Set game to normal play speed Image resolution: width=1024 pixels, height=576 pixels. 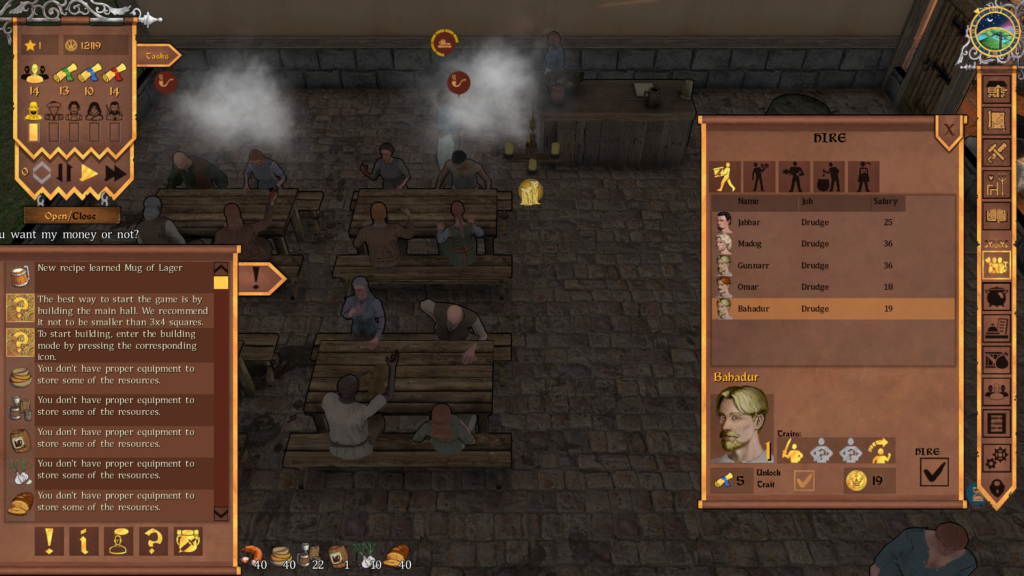[90, 172]
